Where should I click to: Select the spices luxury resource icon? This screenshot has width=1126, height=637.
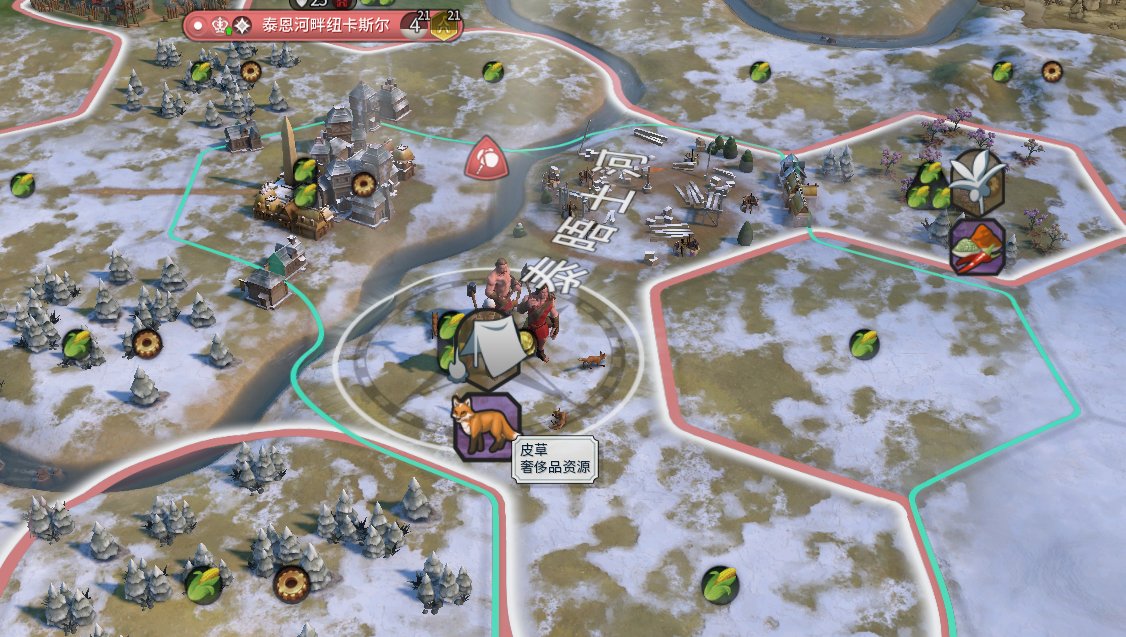(x=978, y=246)
